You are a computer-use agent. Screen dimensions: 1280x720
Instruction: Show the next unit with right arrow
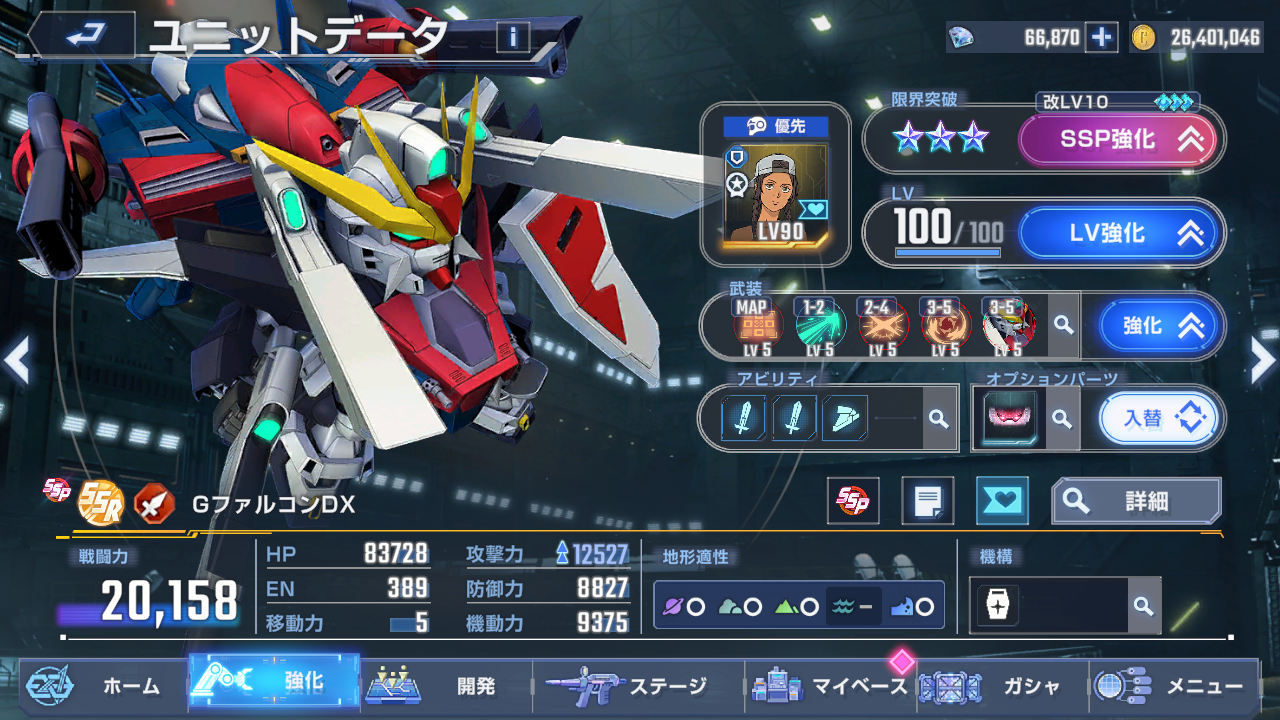click(x=1262, y=360)
